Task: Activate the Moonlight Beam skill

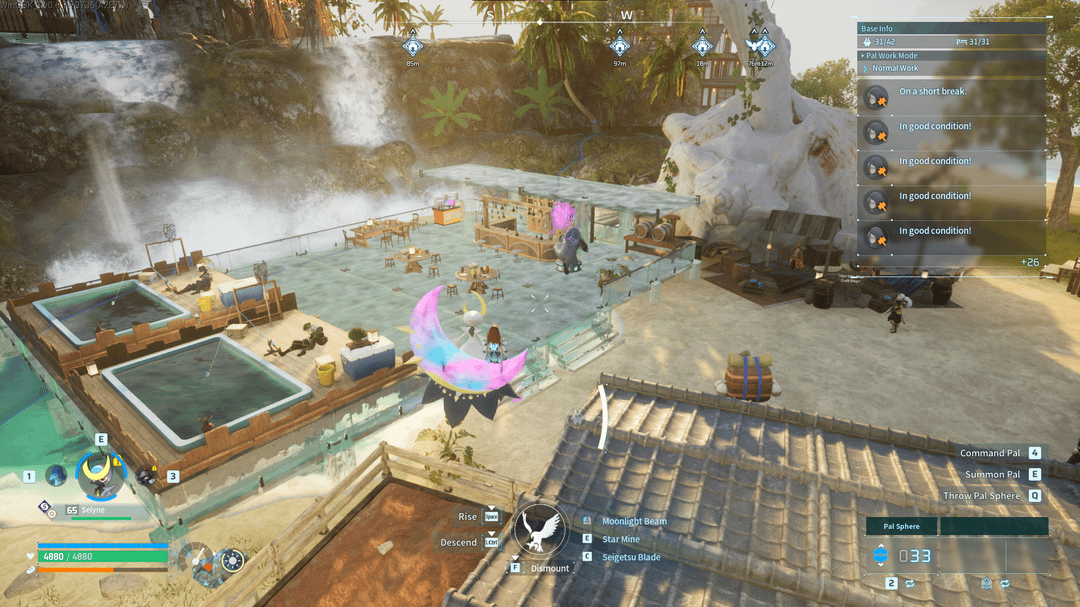Action: coord(633,521)
